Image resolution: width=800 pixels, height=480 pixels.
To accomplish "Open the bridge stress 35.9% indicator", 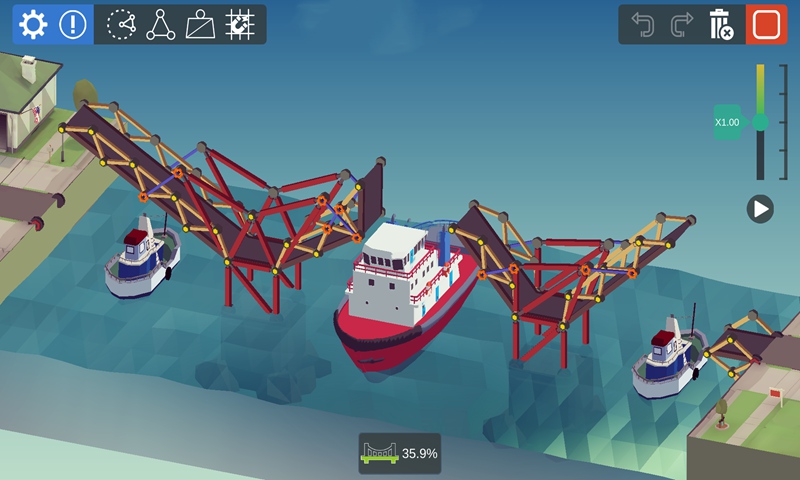I will 400,453.
